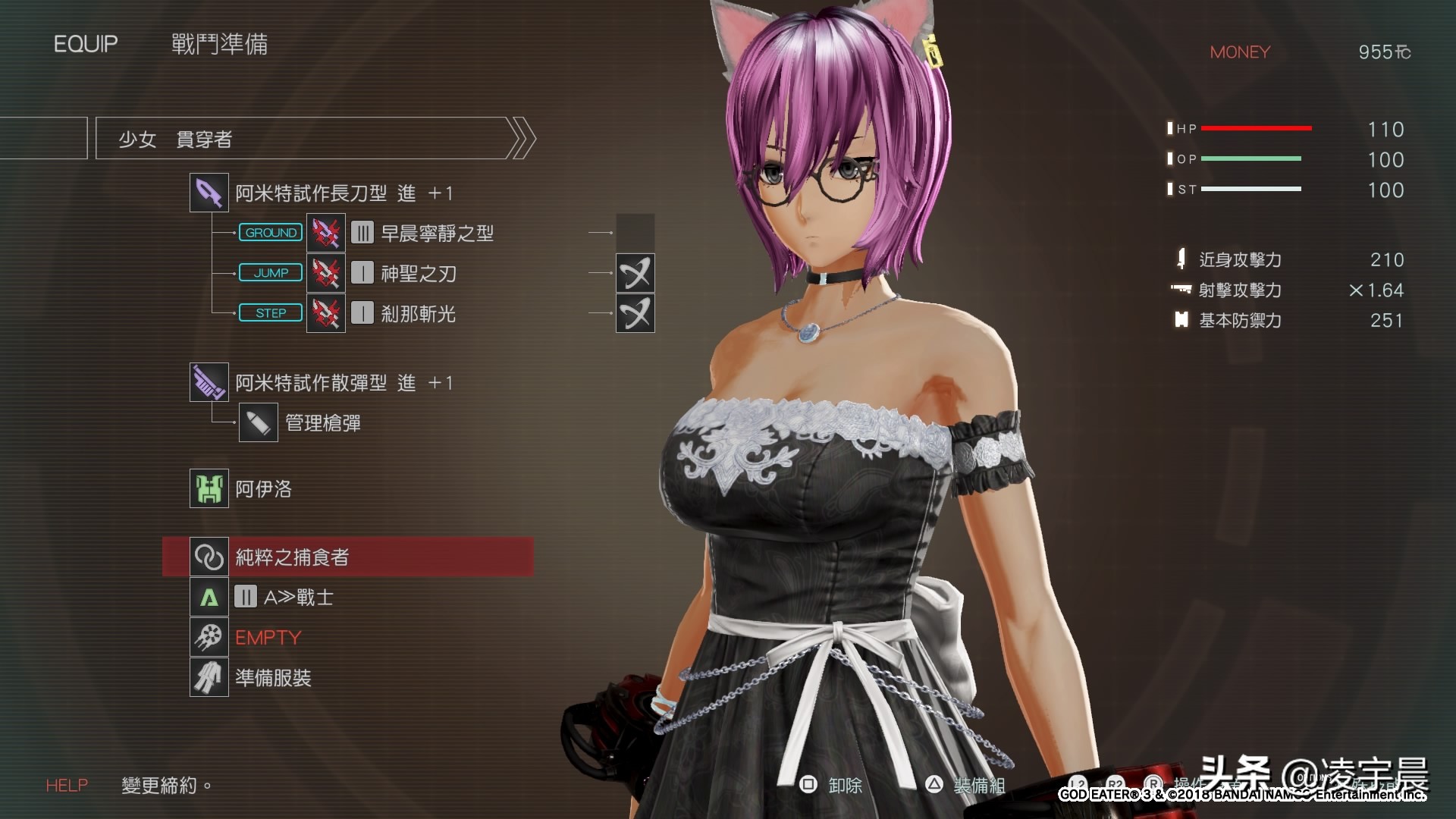1456x819 pixels.
Task: Open the A≫戰士 skill slot
Action: (x=297, y=598)
